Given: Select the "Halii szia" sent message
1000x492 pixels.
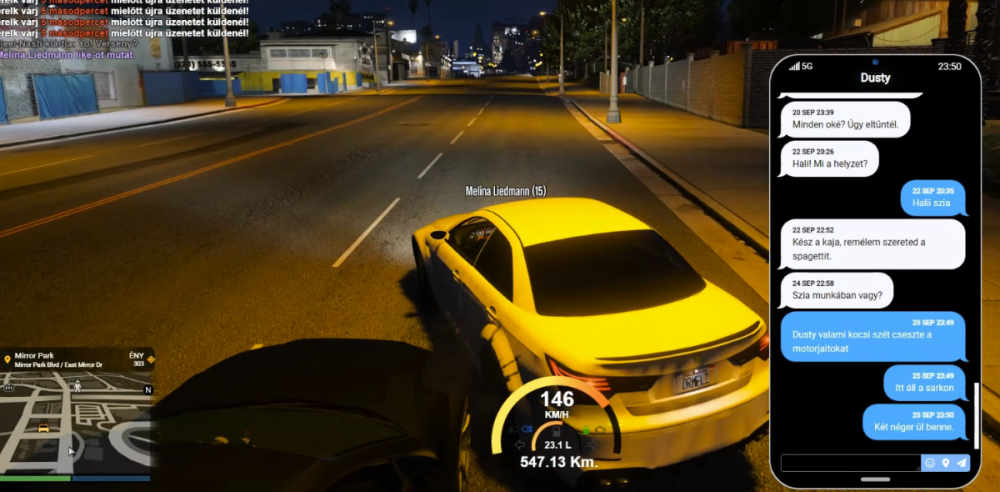Looking at the screenshot, I should (x=932, y=197).
